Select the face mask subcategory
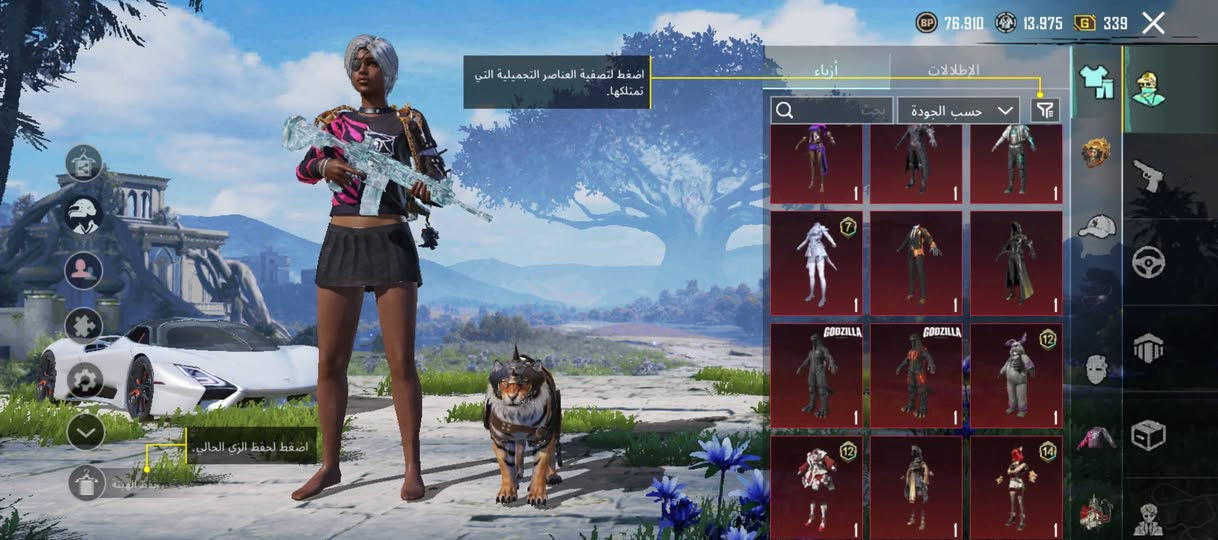Screen dimensions: 1218x540 tap(1097, 368)
